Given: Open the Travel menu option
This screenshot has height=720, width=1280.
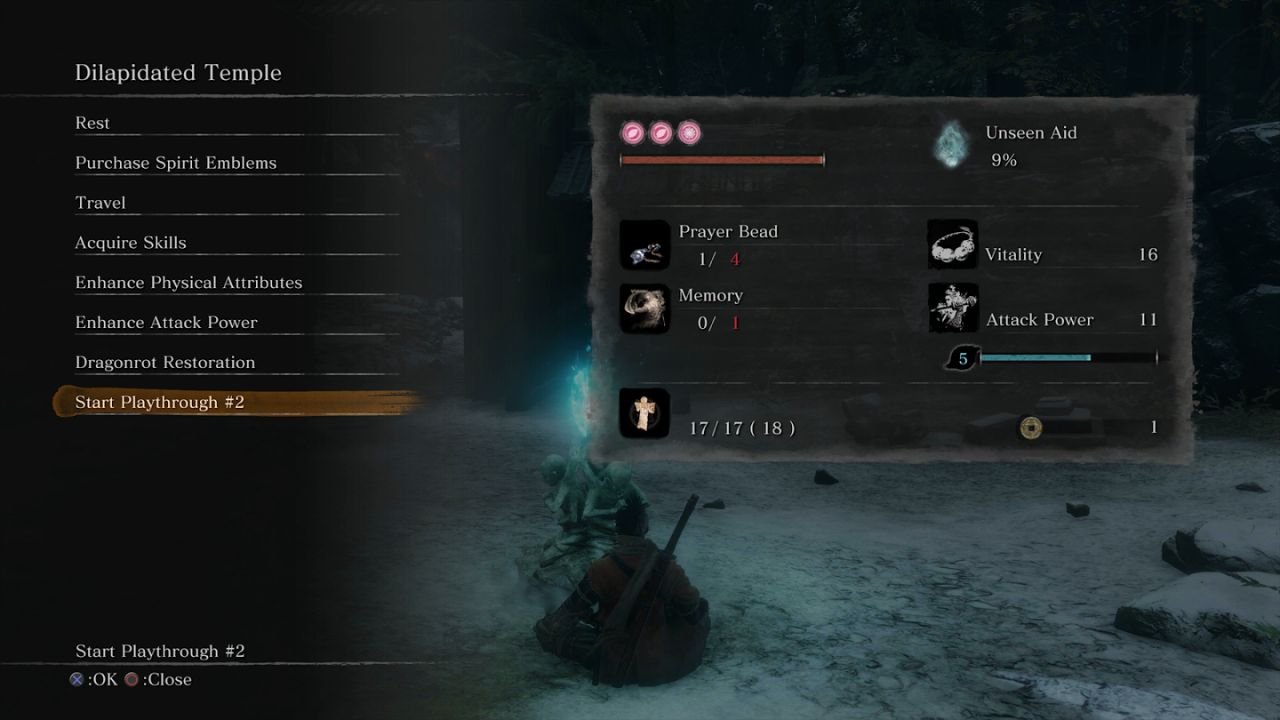Looking at the screenshot, I should click(100, 202).
